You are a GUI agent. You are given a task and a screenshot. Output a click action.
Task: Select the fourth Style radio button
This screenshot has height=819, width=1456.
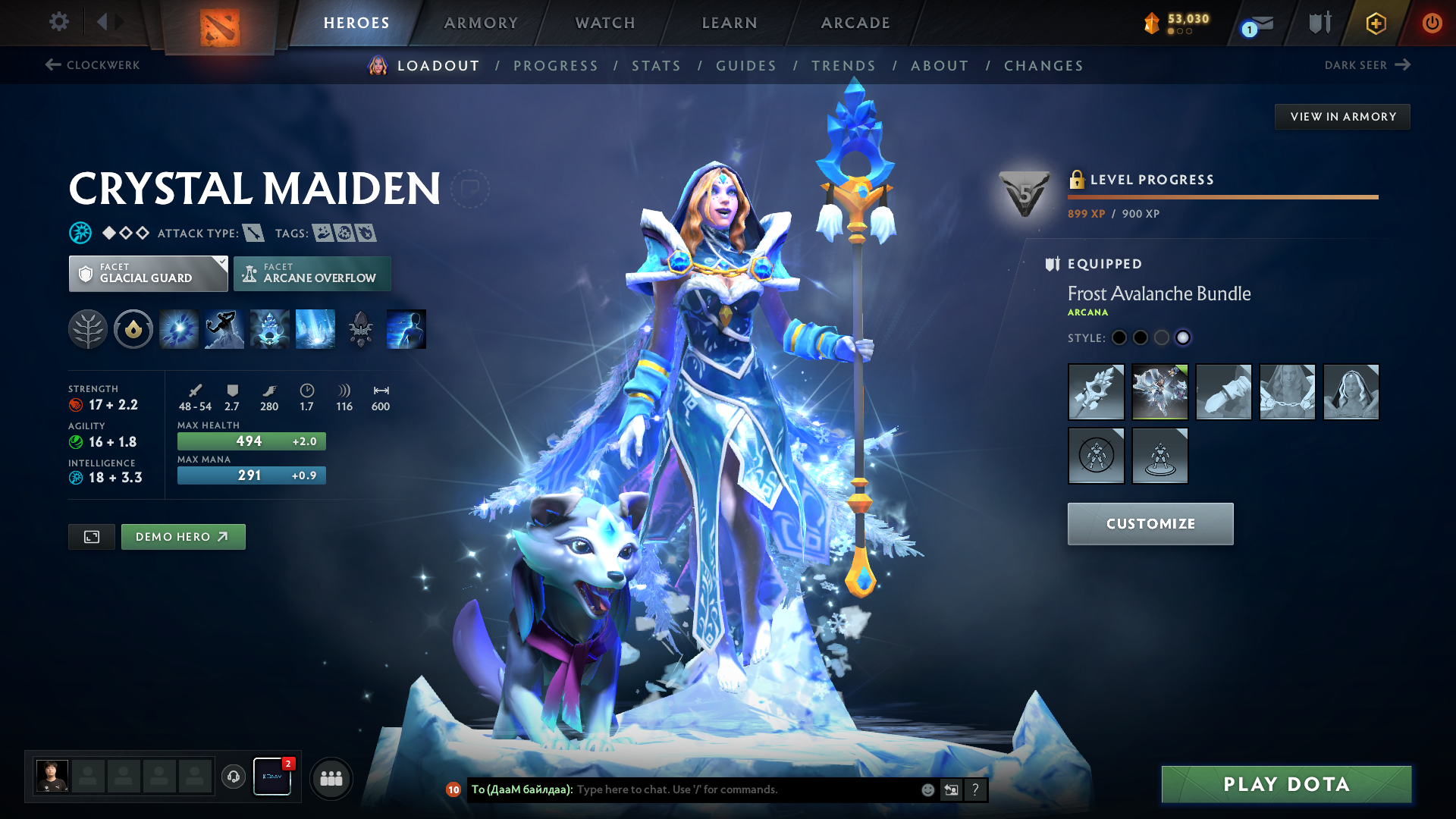pos(1183,338)
